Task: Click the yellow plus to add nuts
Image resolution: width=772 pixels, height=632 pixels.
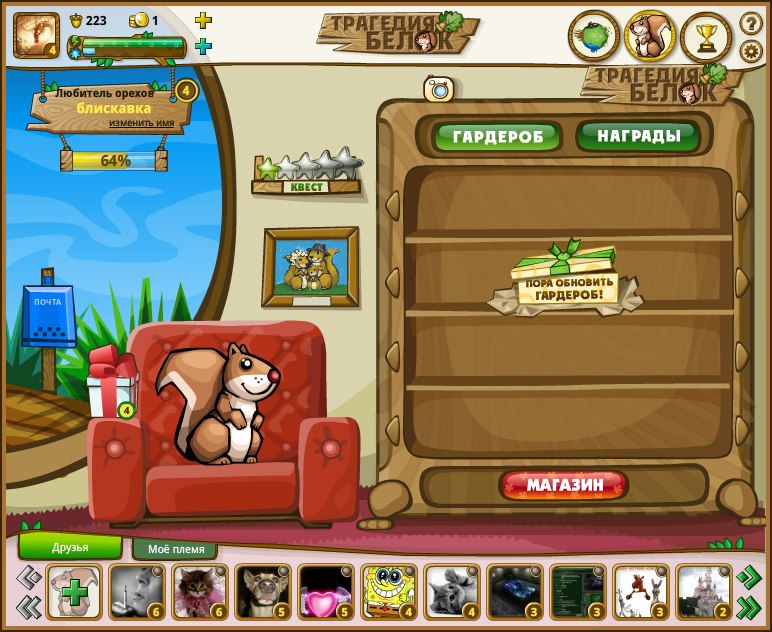Action: point(203,20)
